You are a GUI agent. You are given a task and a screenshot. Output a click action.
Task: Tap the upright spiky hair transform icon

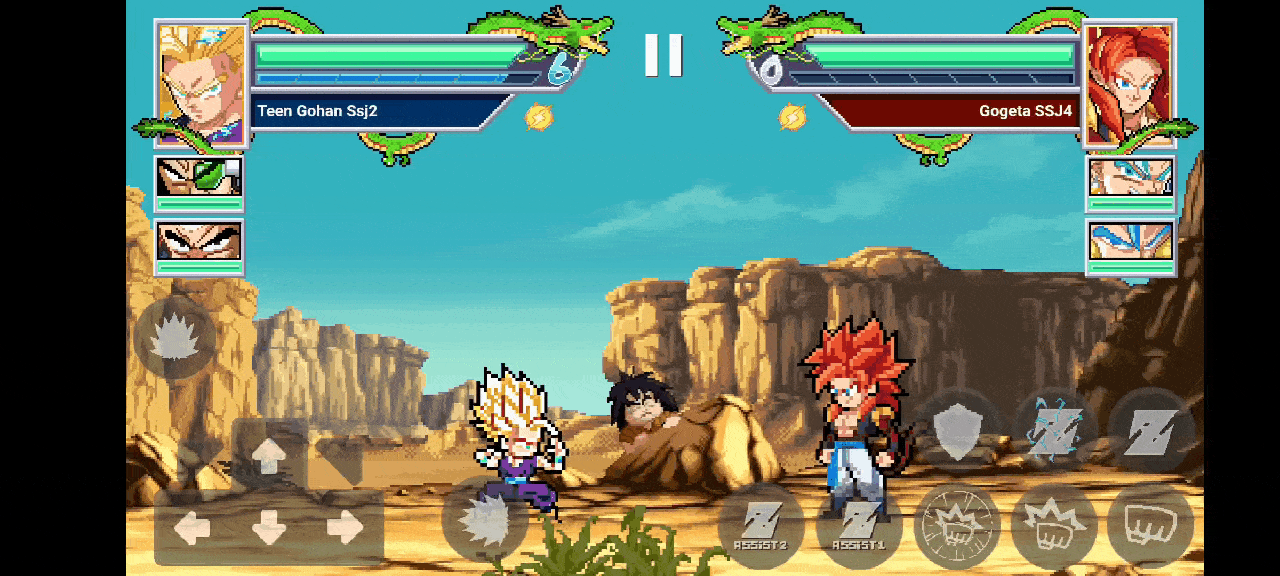pos(176,337)
